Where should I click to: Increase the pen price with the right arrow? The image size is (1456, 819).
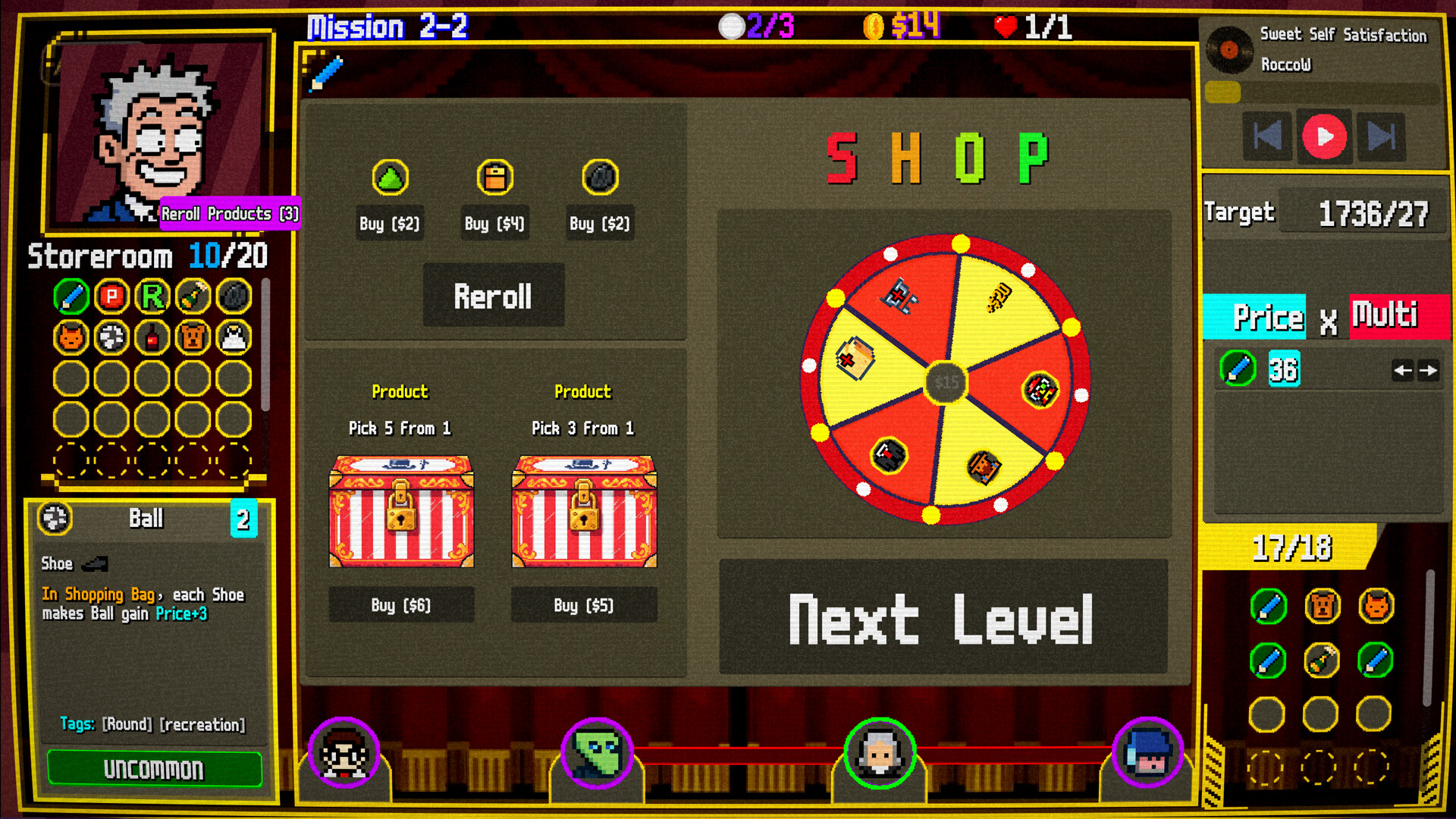pos(1429,371)
